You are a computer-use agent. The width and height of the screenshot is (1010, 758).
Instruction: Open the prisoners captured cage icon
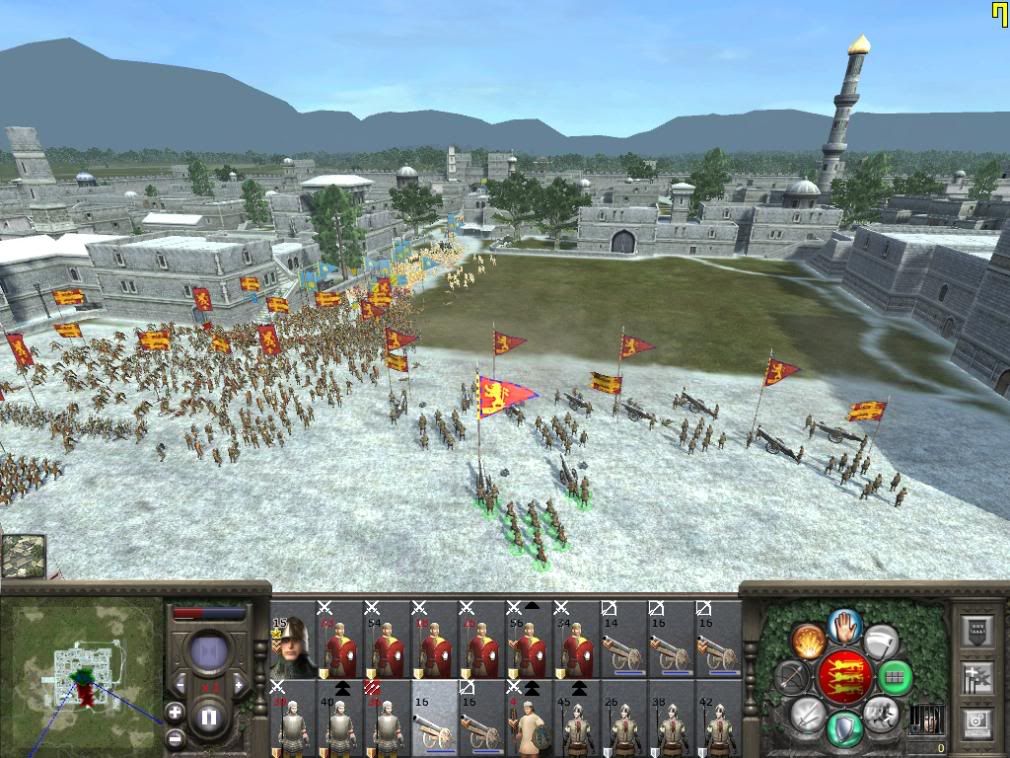coord(927,719)
